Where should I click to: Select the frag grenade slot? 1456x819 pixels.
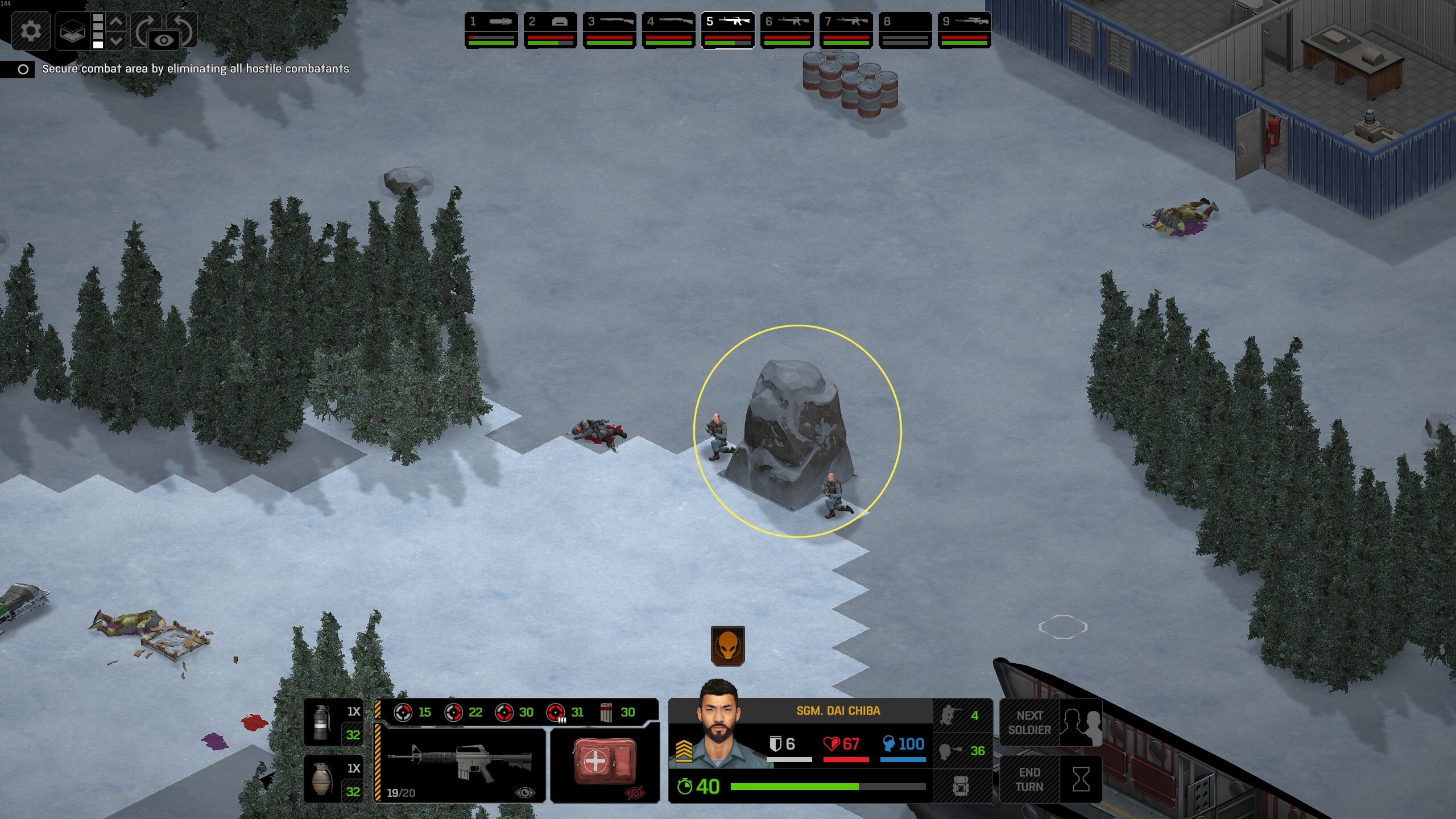click(x=333, y=779)
